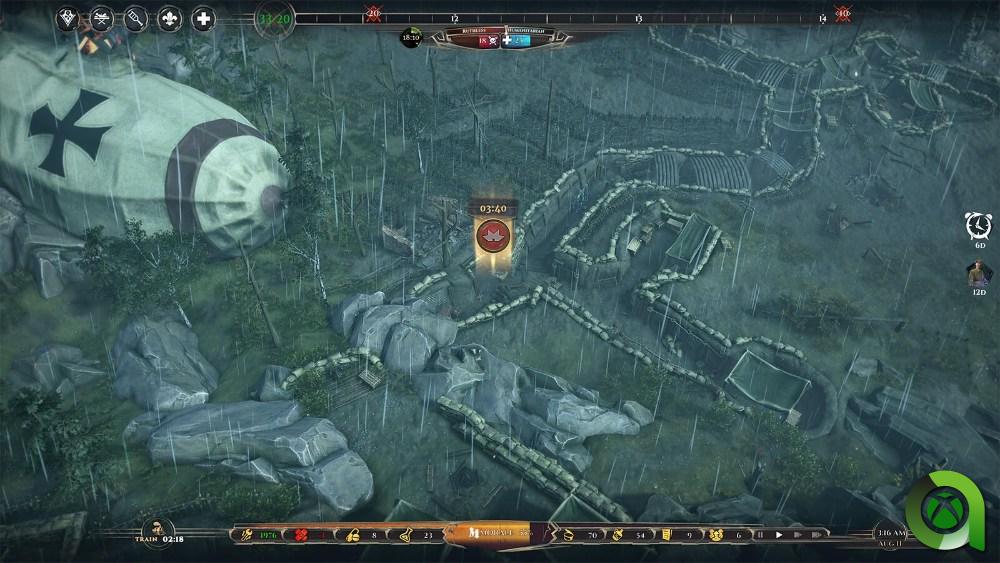
Task: Pause the game time
Action: [759, 535]
